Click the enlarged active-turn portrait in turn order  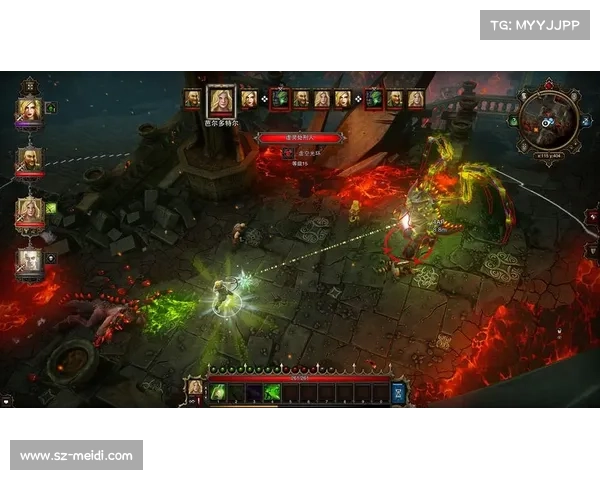[x=220, y=100]
